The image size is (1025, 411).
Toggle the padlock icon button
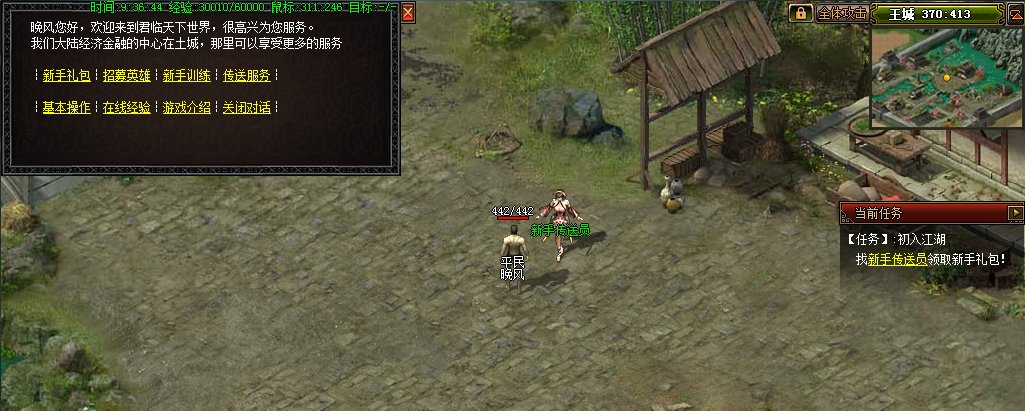pos(801,14)
